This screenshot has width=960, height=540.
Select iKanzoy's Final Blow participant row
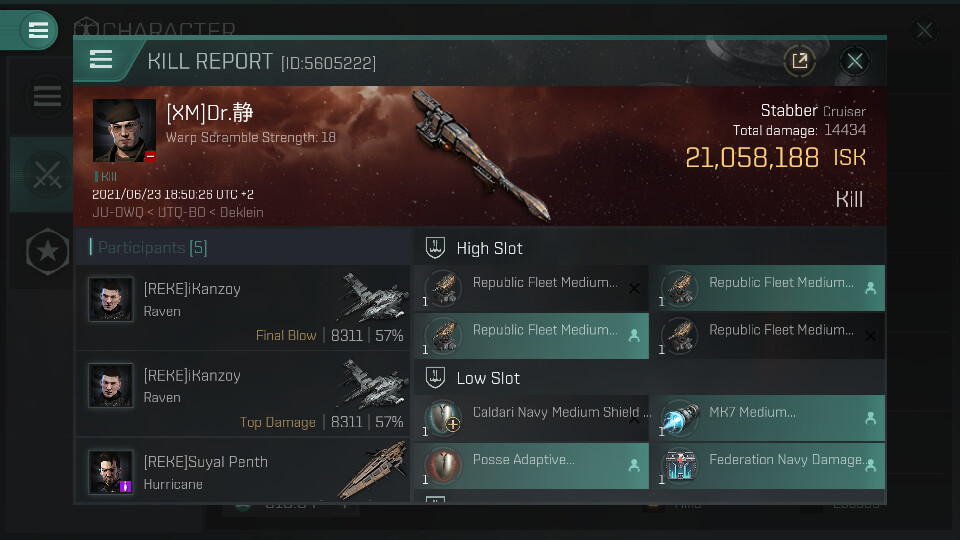tap(243, 307)
